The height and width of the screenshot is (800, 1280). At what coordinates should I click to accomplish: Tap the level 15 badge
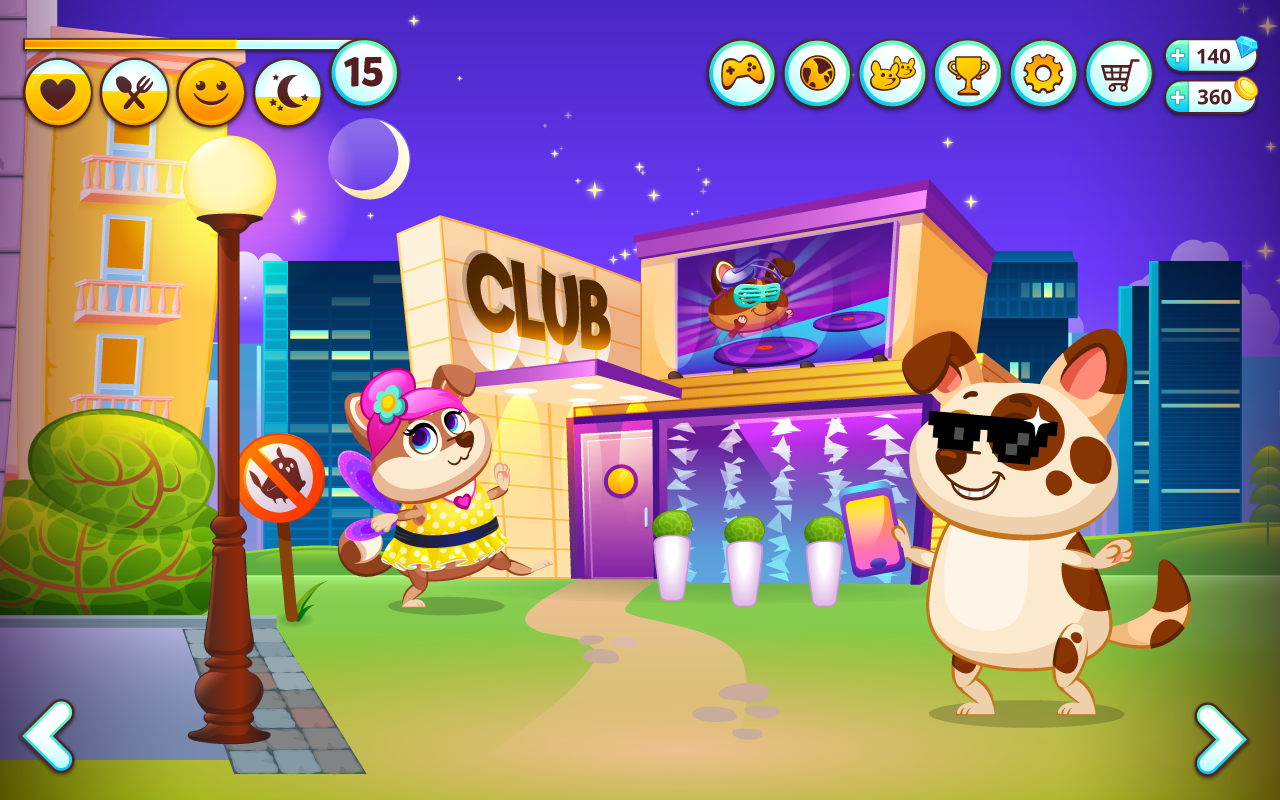tap(363, 70)
